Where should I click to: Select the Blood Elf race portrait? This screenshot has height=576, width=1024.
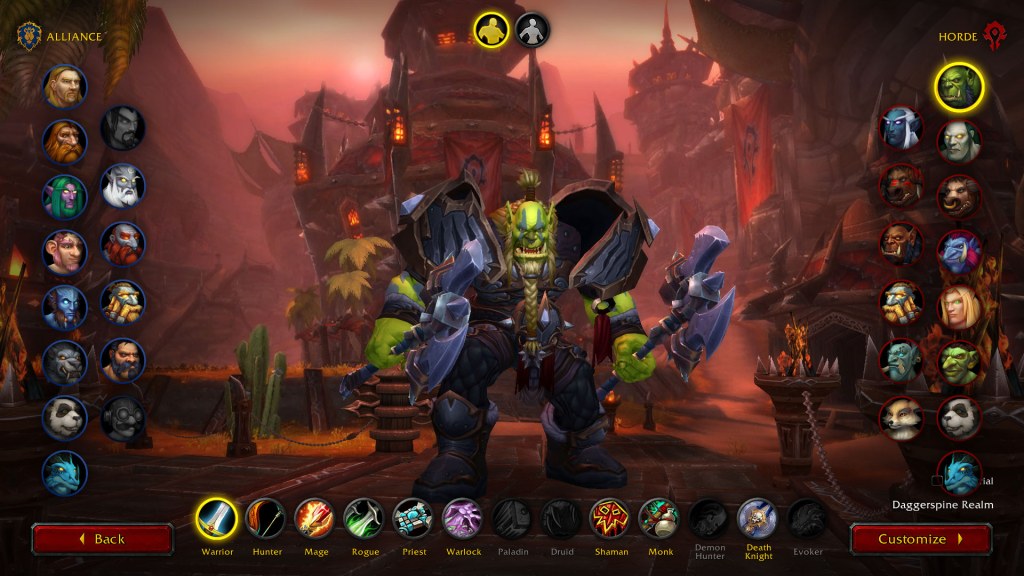point(959,308)
